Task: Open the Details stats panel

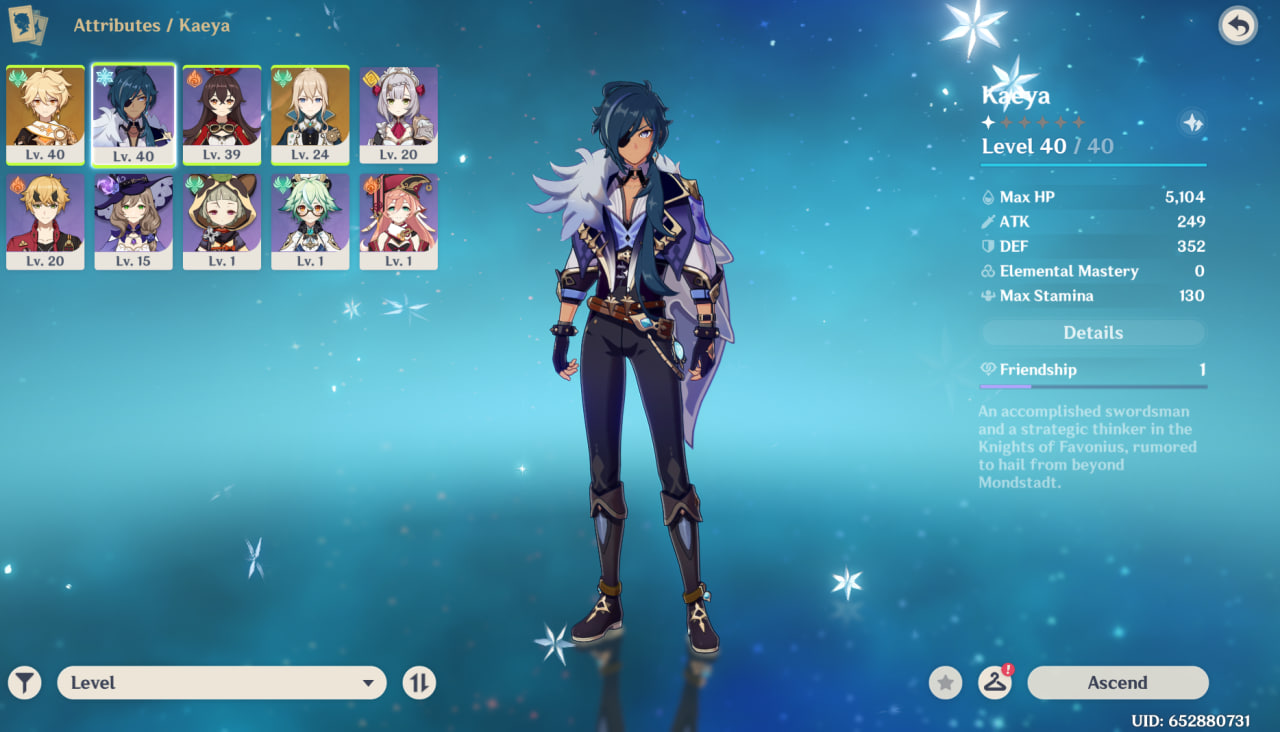Action: click(1093, 333)
